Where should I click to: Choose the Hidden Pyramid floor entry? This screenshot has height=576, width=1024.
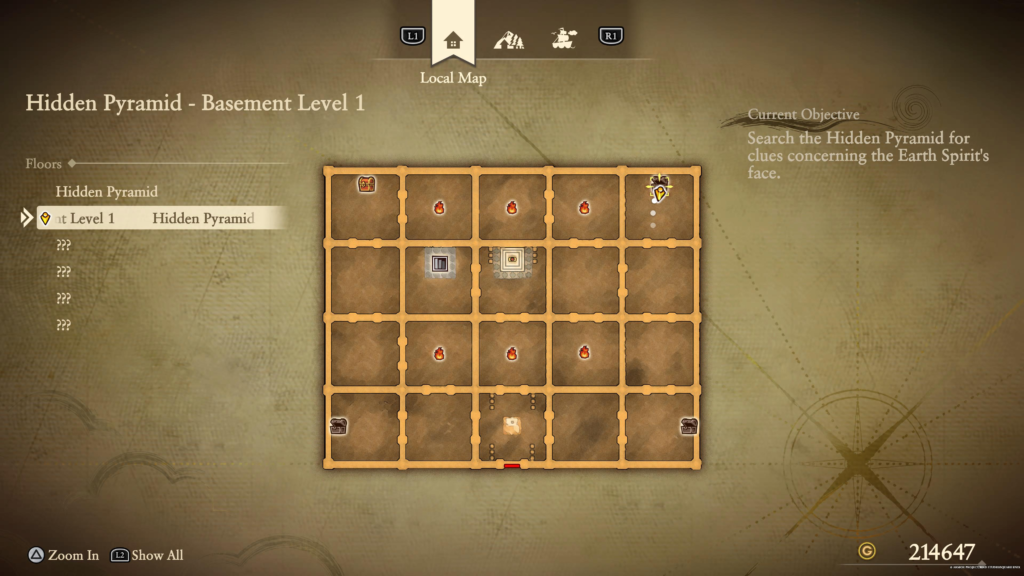107,191
